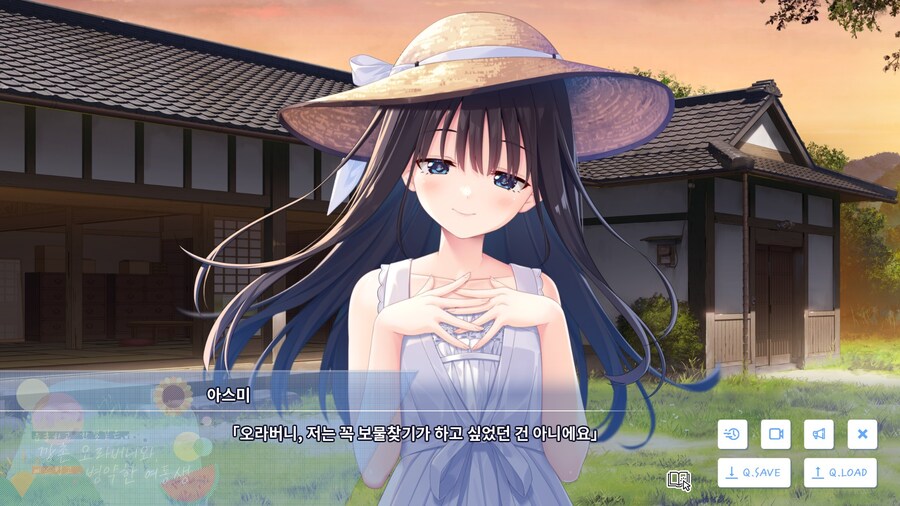Load the quick save with Q.LOAD
This screenshot has width=900, height=506.
(840, 472)
